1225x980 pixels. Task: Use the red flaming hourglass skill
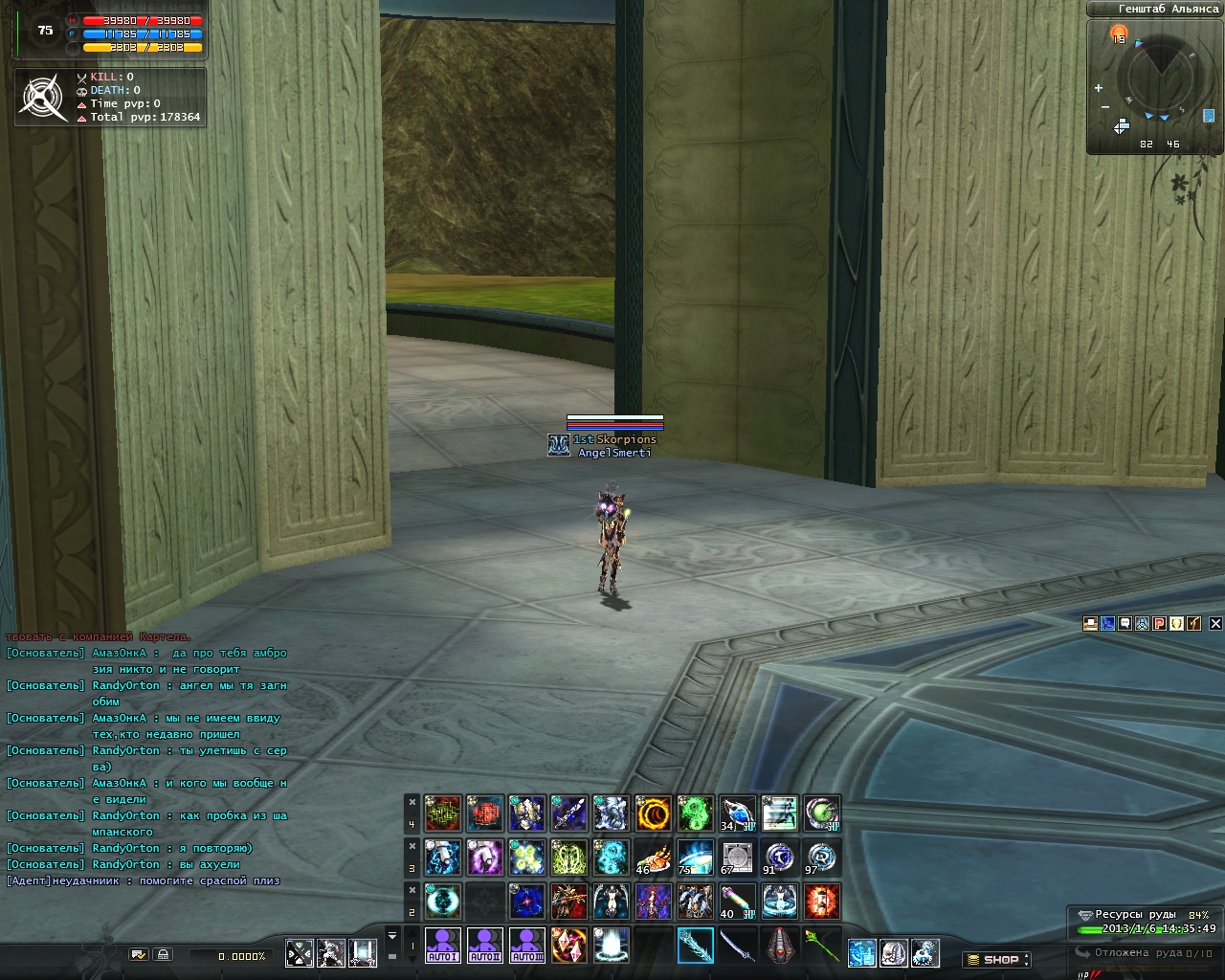click(822, 902)
